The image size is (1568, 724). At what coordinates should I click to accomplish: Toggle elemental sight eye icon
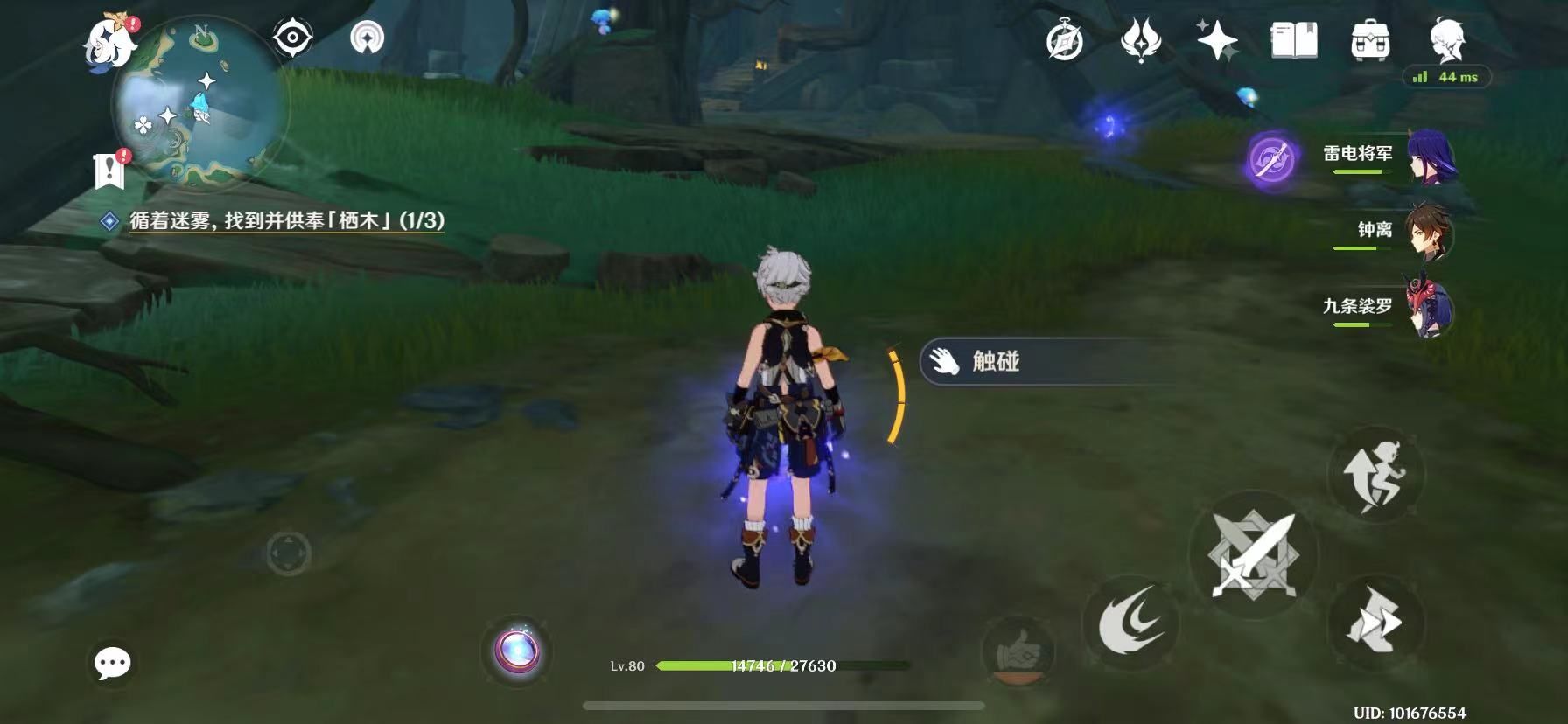pos(292,38)
